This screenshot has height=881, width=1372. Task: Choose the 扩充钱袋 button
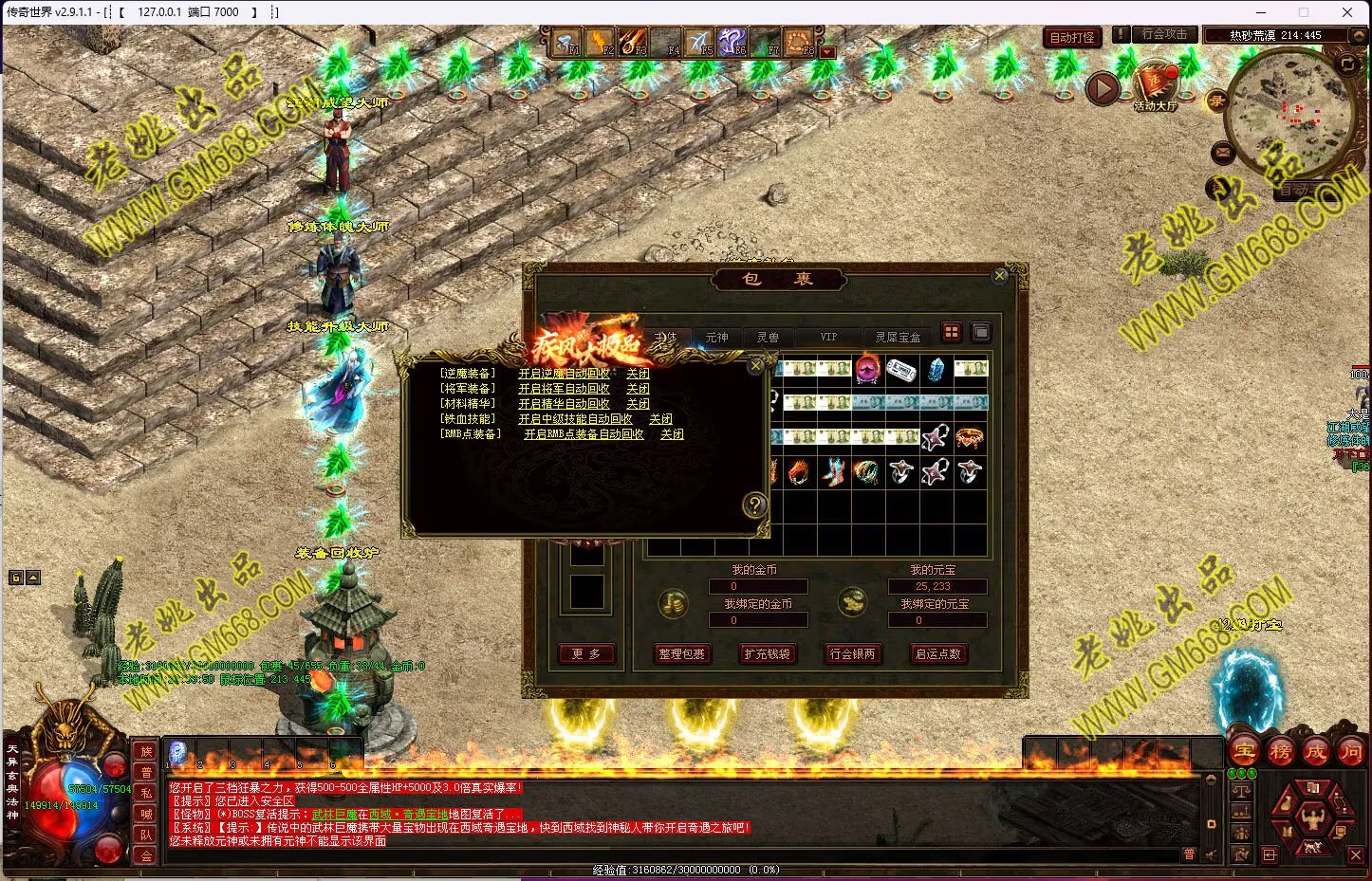click(767, 653)
